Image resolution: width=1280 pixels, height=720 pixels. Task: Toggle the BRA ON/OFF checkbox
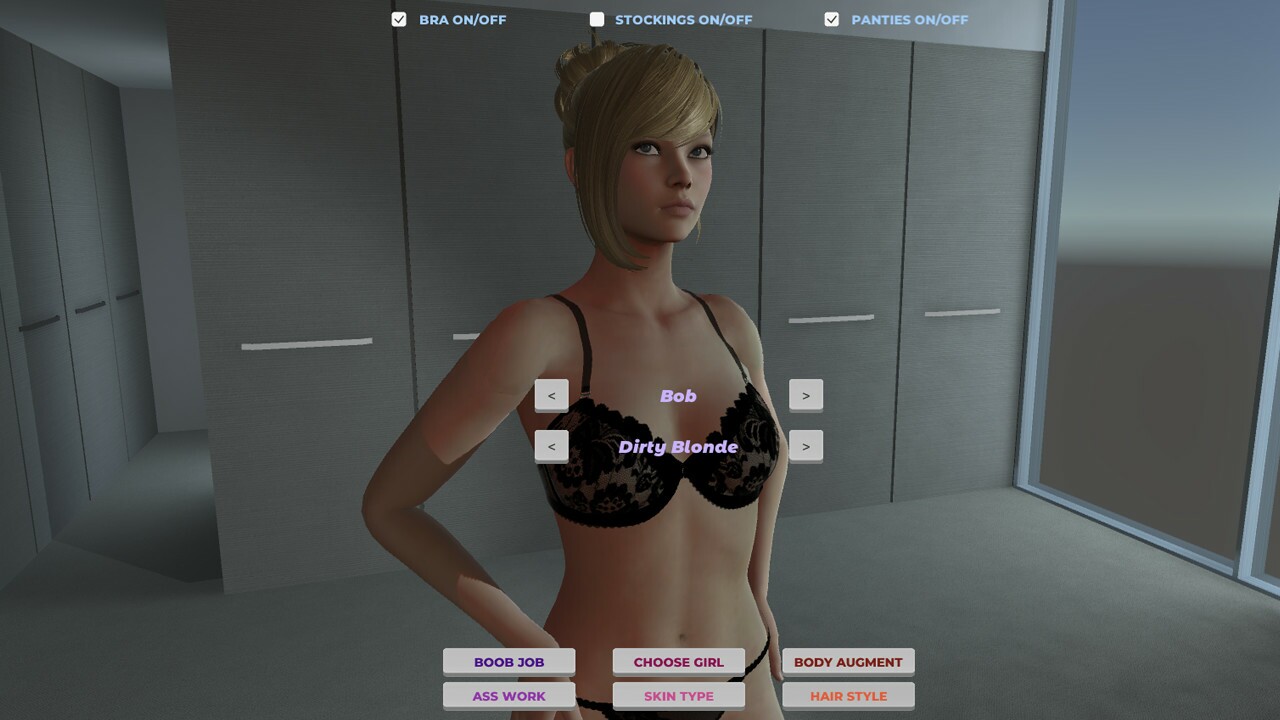[x=398, y=18]
